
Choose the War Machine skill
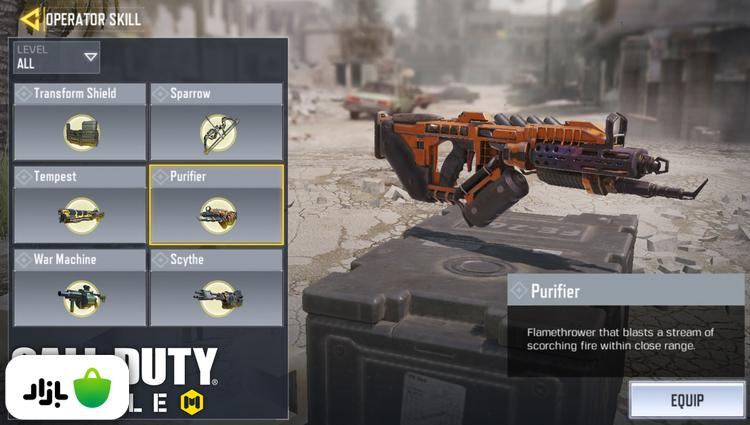click(79, 288)
